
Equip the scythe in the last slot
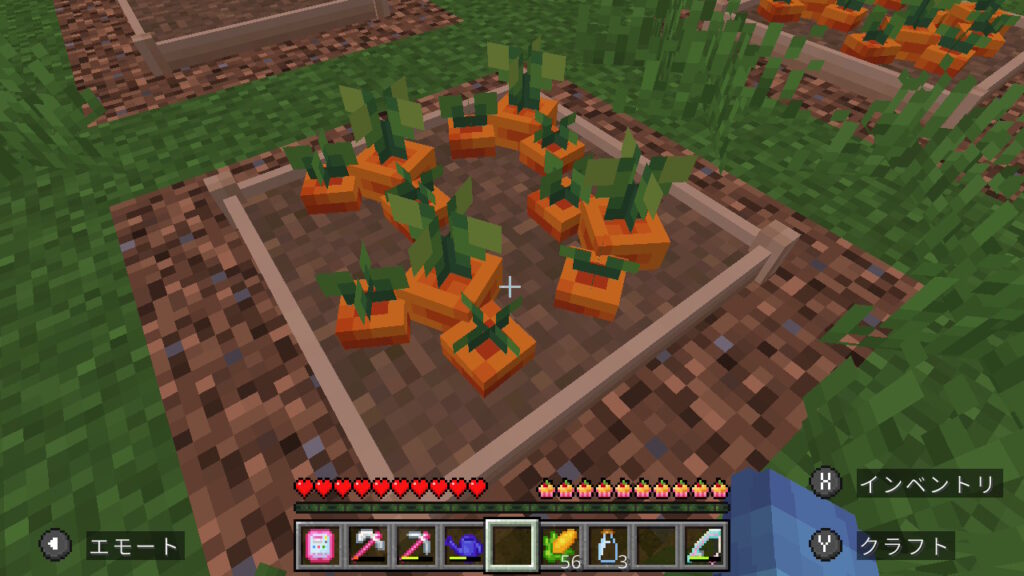(x=705, y=546)
